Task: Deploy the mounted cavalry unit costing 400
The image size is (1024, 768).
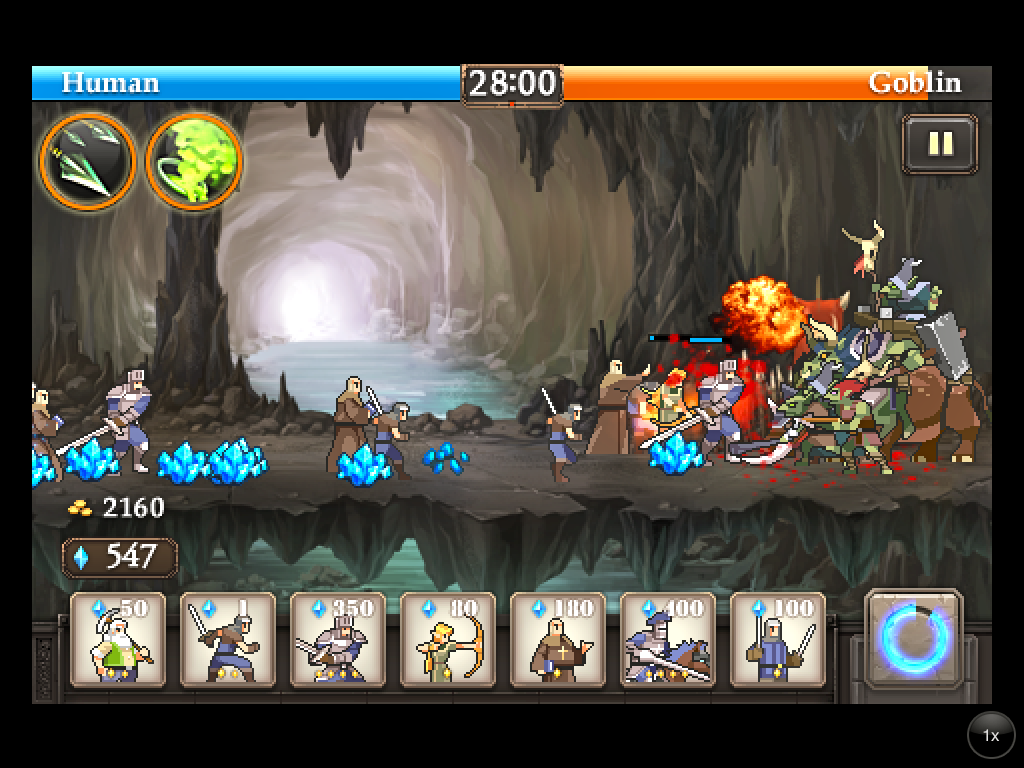Action: pyautogui.click(x=668, y=640)
